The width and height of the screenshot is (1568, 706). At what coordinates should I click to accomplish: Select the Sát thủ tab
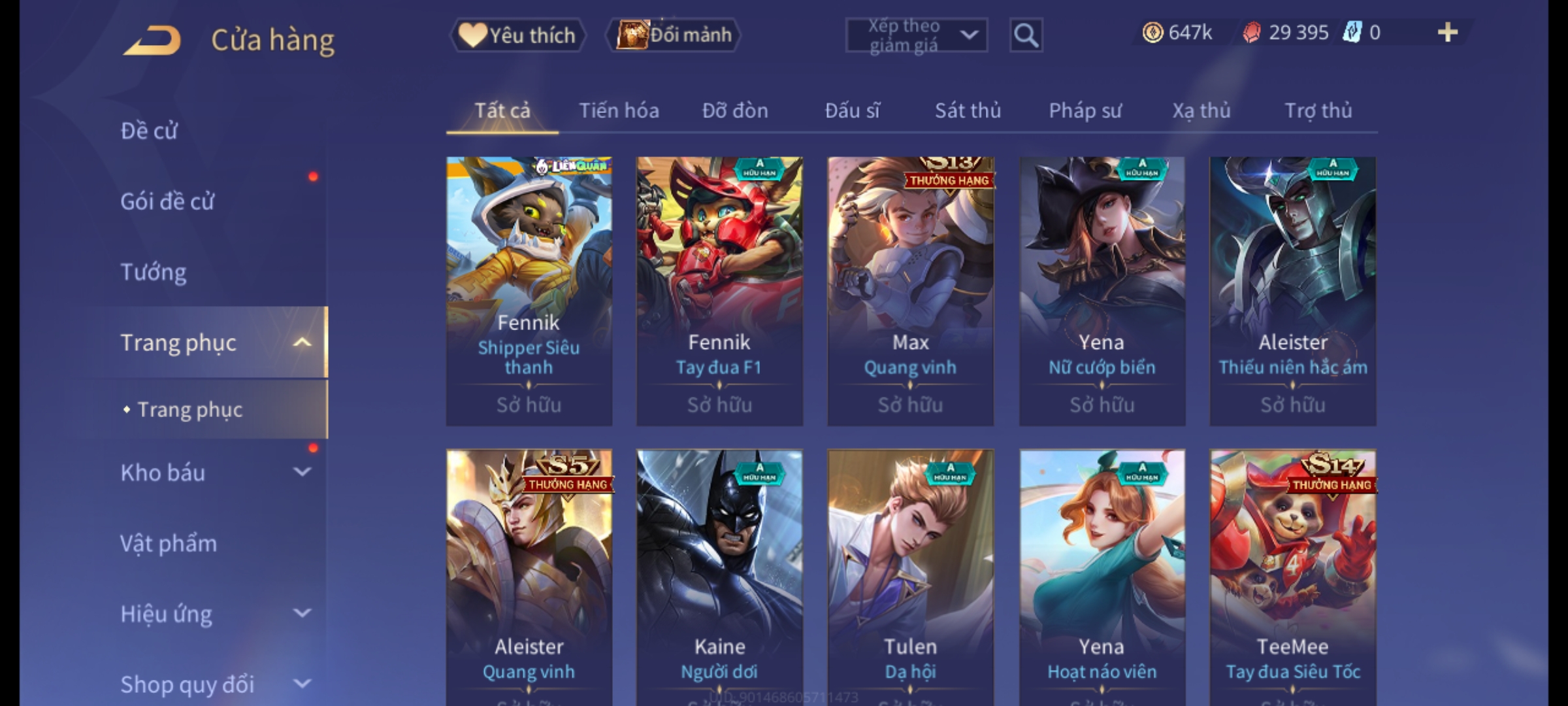968,110
